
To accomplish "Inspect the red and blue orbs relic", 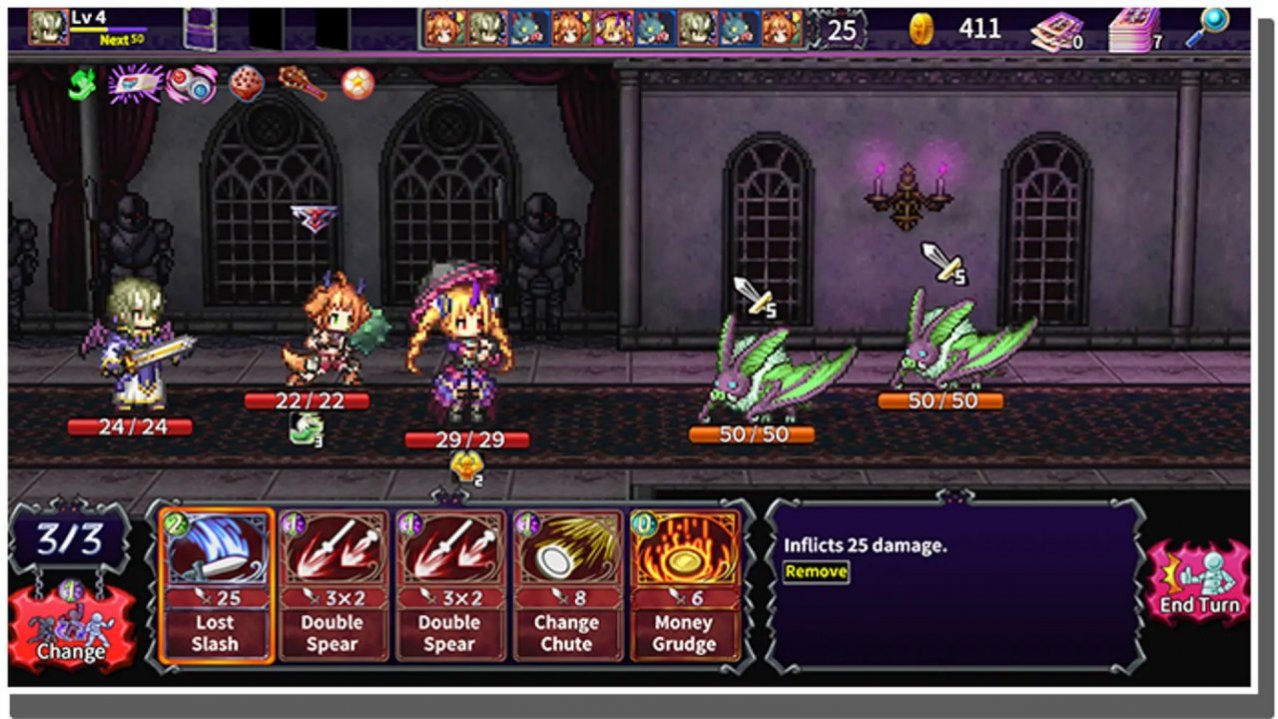I will point(191,84).
